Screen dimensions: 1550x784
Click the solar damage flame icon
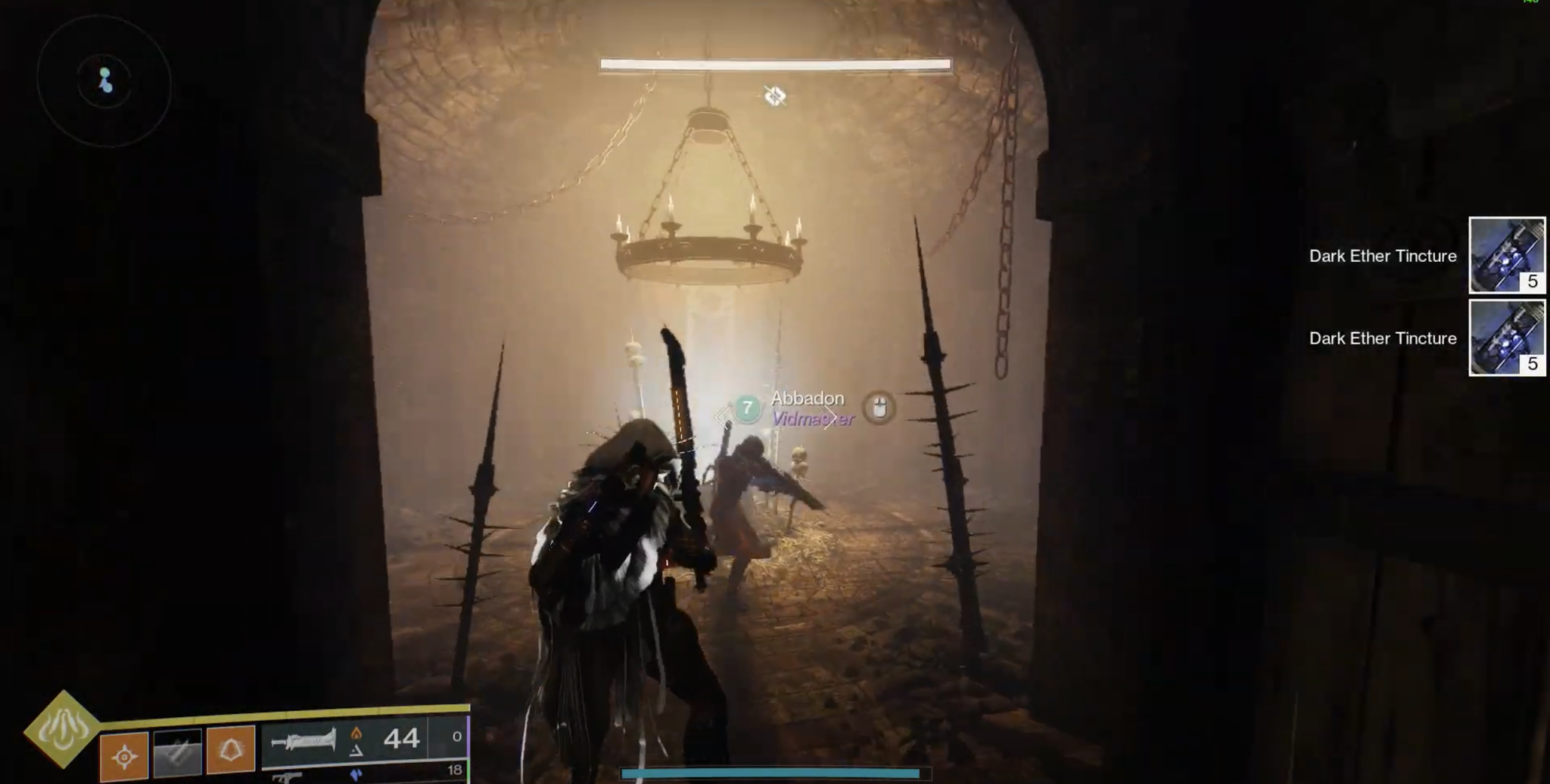coord(357,734)
